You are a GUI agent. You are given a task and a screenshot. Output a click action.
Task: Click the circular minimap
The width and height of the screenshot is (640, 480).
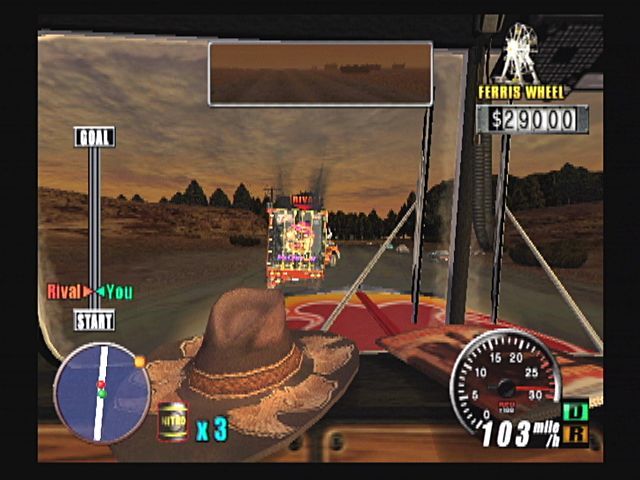pyautogui.click(x=101, y=391)
